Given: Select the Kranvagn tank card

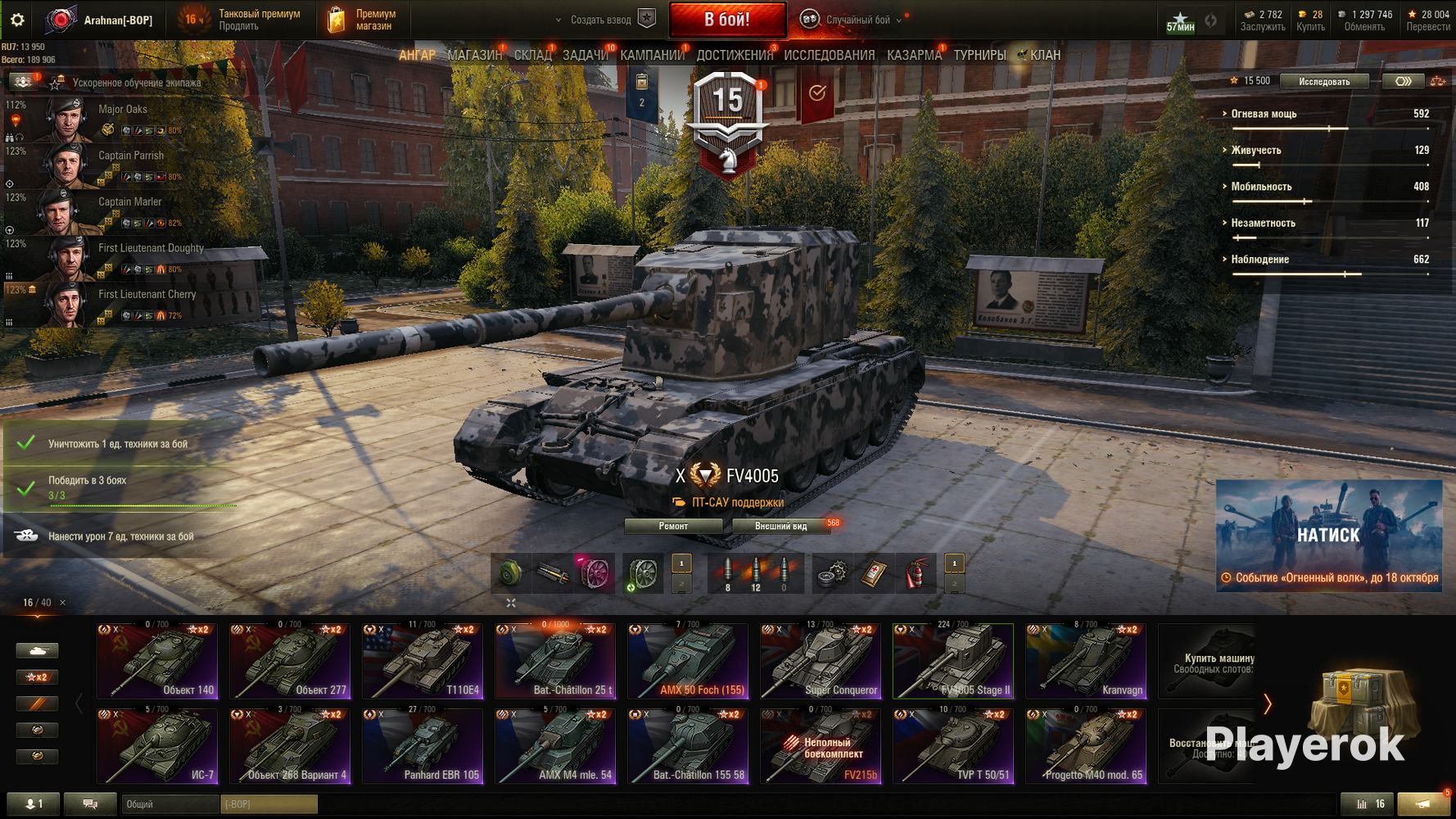Looking at the screenshot, I should pyautogui.click(x=1086, y=661).
